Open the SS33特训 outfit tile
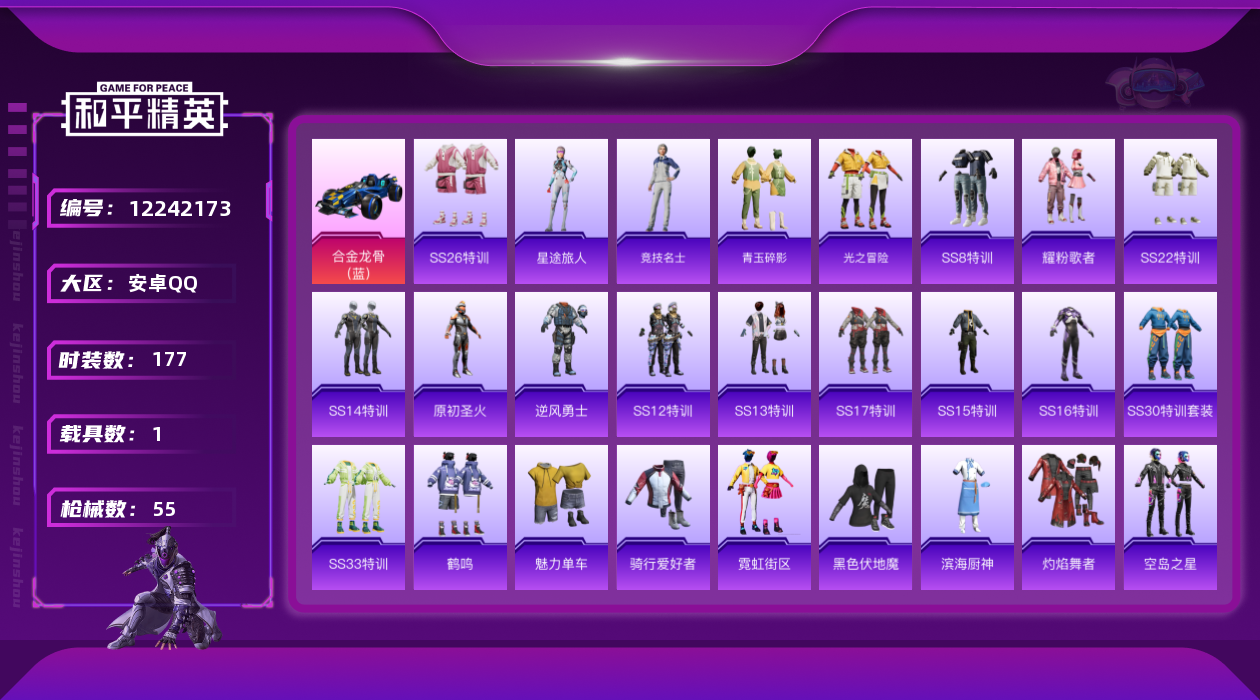 click(x=358, y=517)
